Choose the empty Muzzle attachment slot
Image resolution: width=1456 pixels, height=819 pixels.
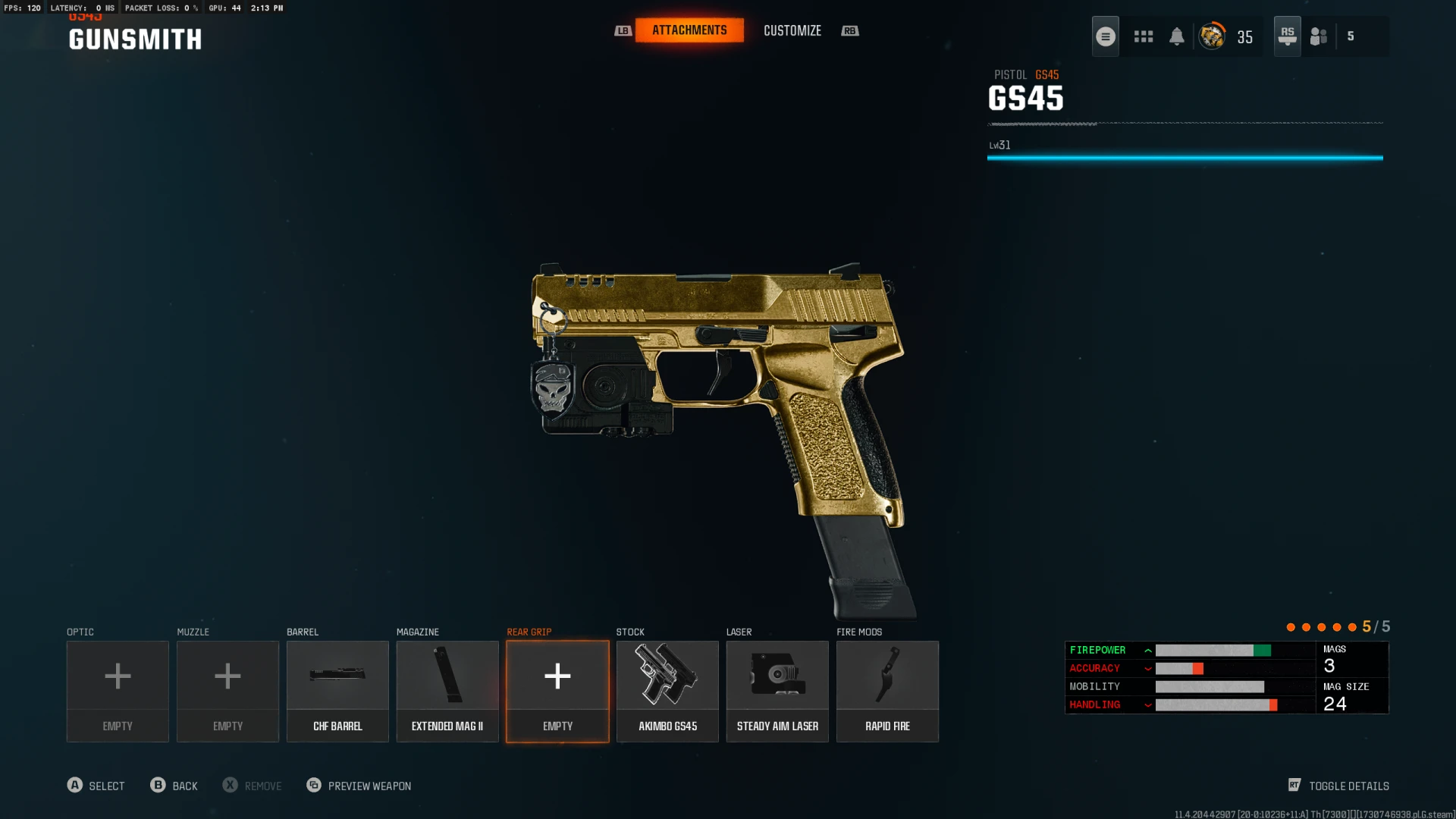click(x=227, y=691)
